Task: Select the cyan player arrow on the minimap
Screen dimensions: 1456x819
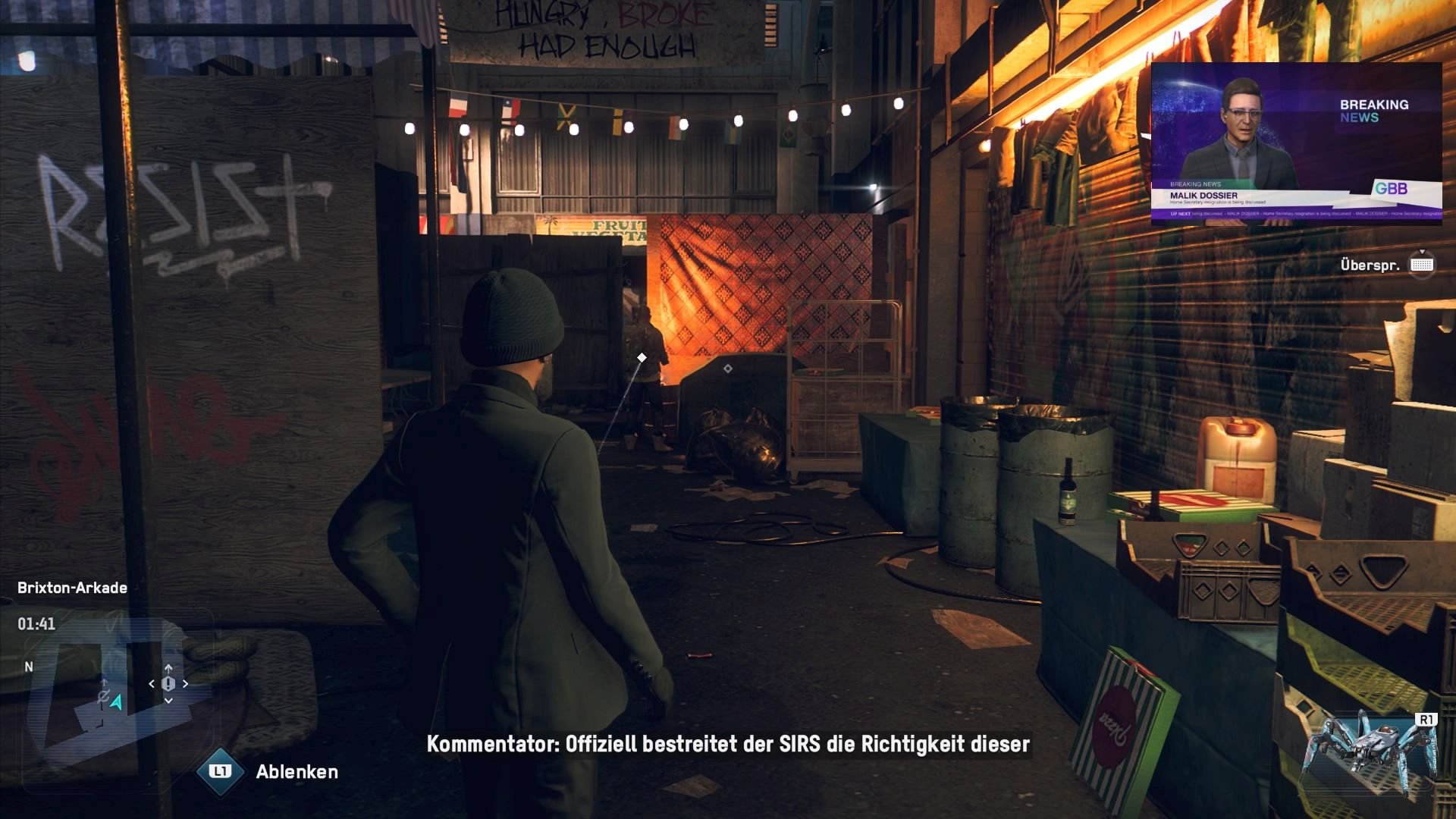Action: click(x=116, y=703)
